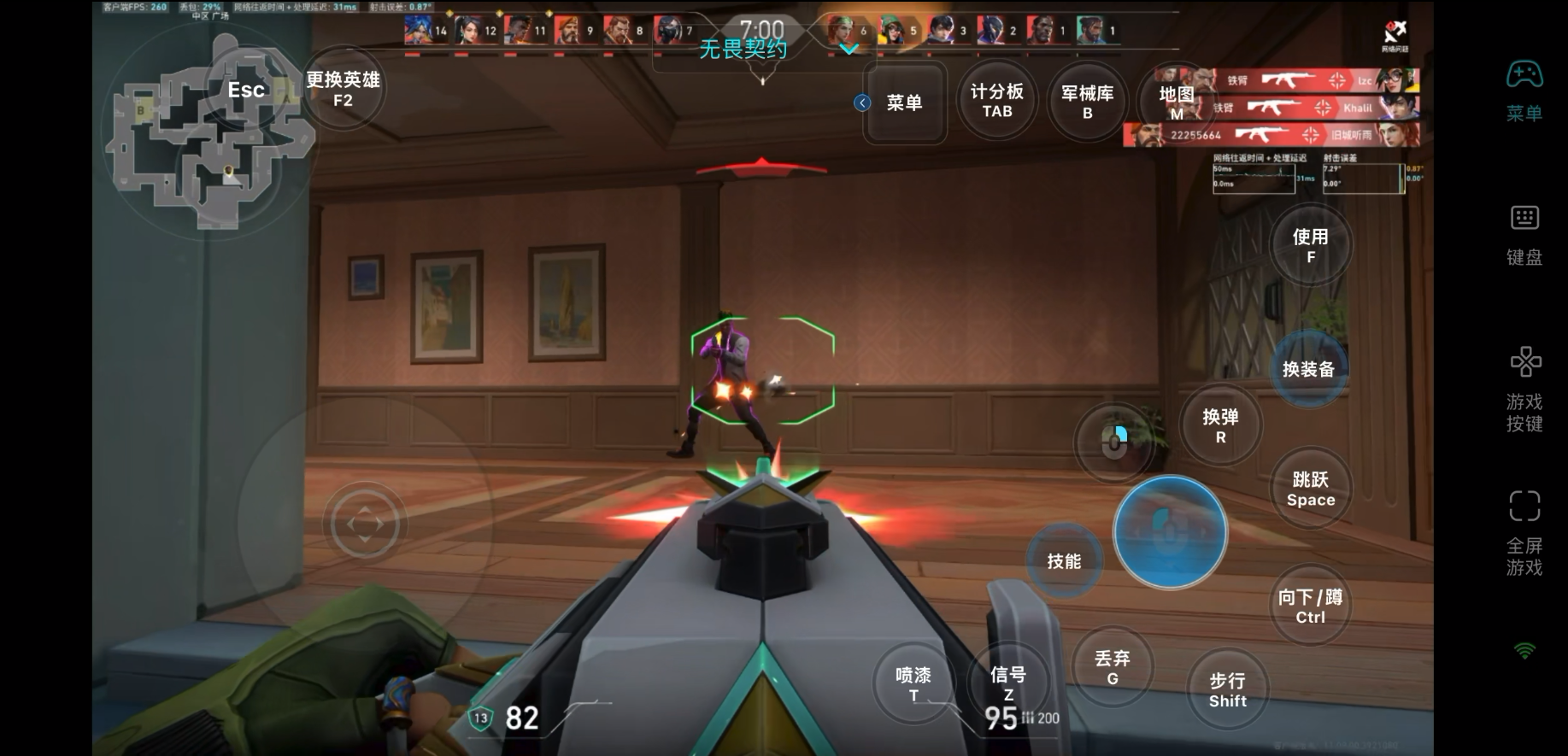Tap the 技能 ability button
This screenshot has height=756, width=1568.
(x=1064, y=561)
